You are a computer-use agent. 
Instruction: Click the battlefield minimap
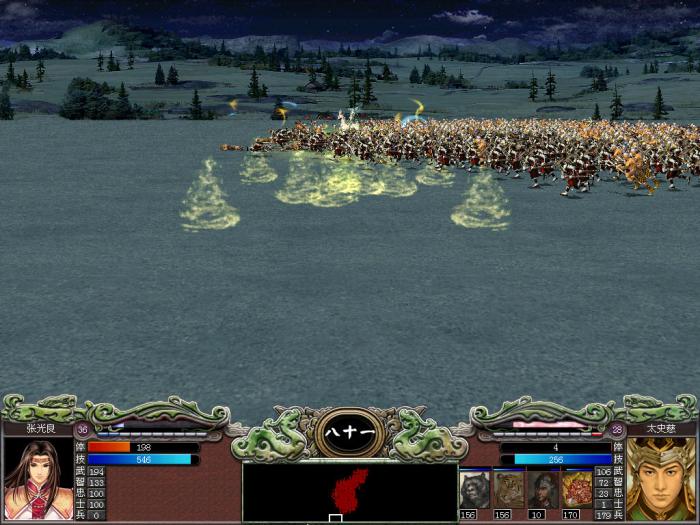pos(350,491)
